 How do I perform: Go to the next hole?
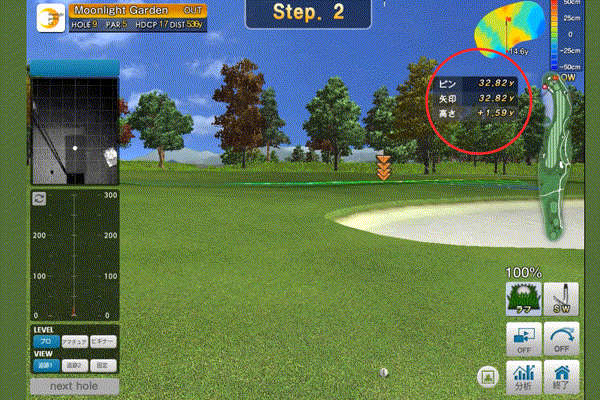point(75,385)
